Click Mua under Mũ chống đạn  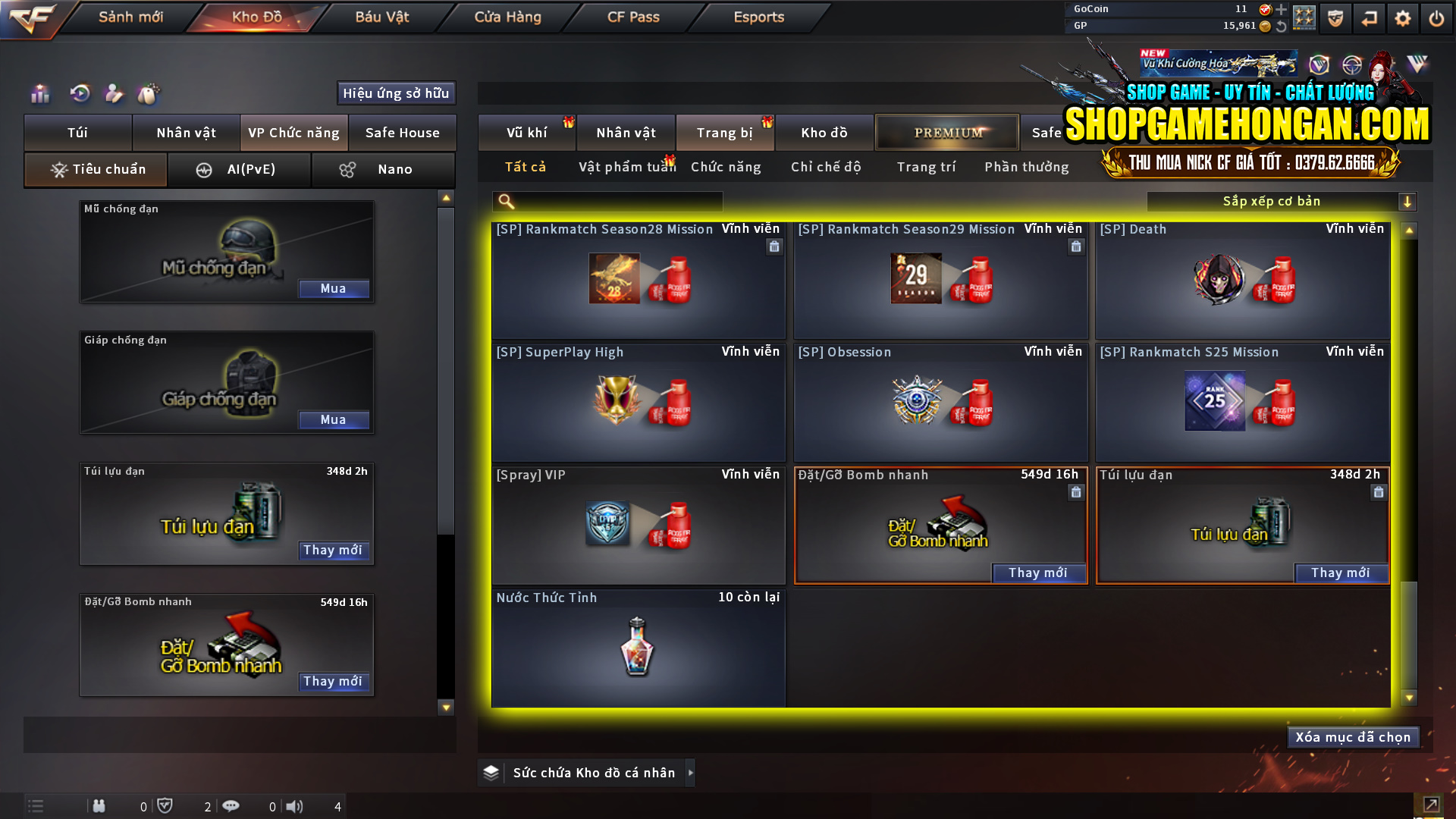coord(334,289)
